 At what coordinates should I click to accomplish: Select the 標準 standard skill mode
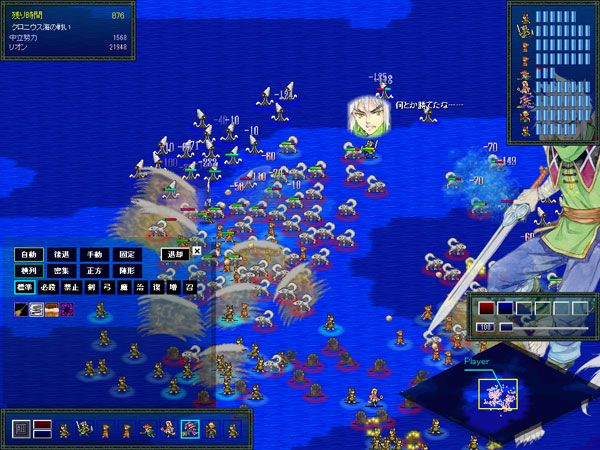click(25, 287)
